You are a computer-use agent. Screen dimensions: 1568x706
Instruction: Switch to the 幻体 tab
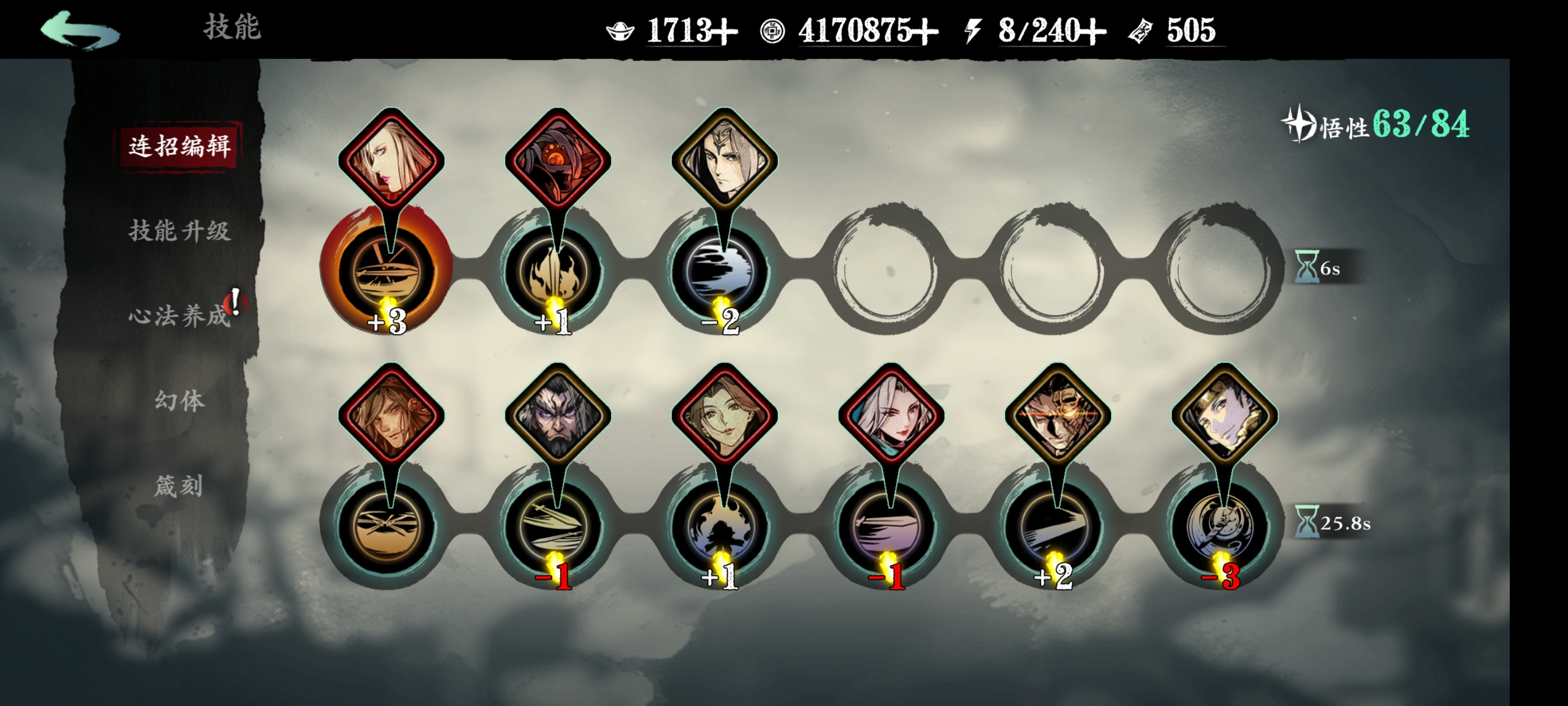pyautogui.click(x=180, y=400)
